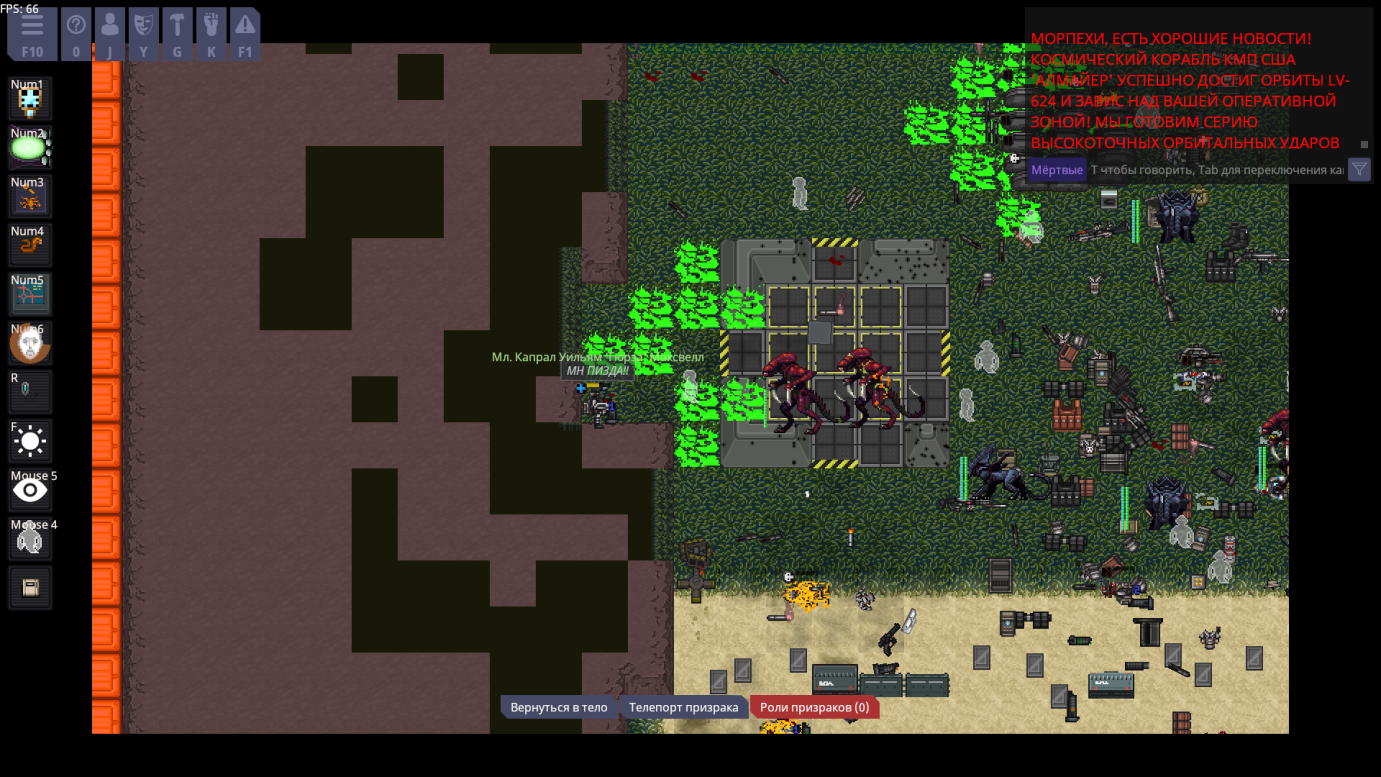Activate the Num6 bearded face action
The width and height of the screenshot is (1381, 777).
click(x=30, y=345)
